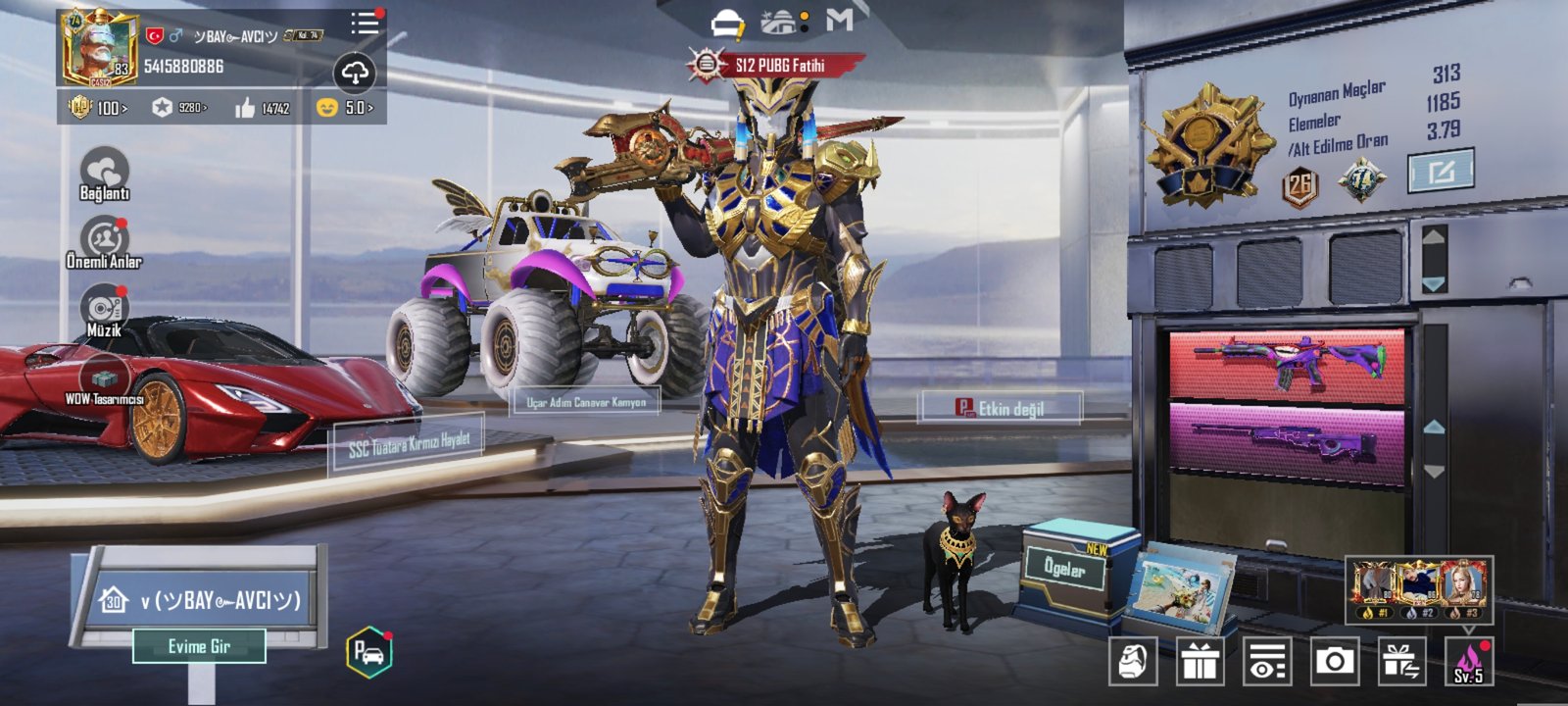Click the Etkin değil label

pyautogui.click(x=1001, y=408)
